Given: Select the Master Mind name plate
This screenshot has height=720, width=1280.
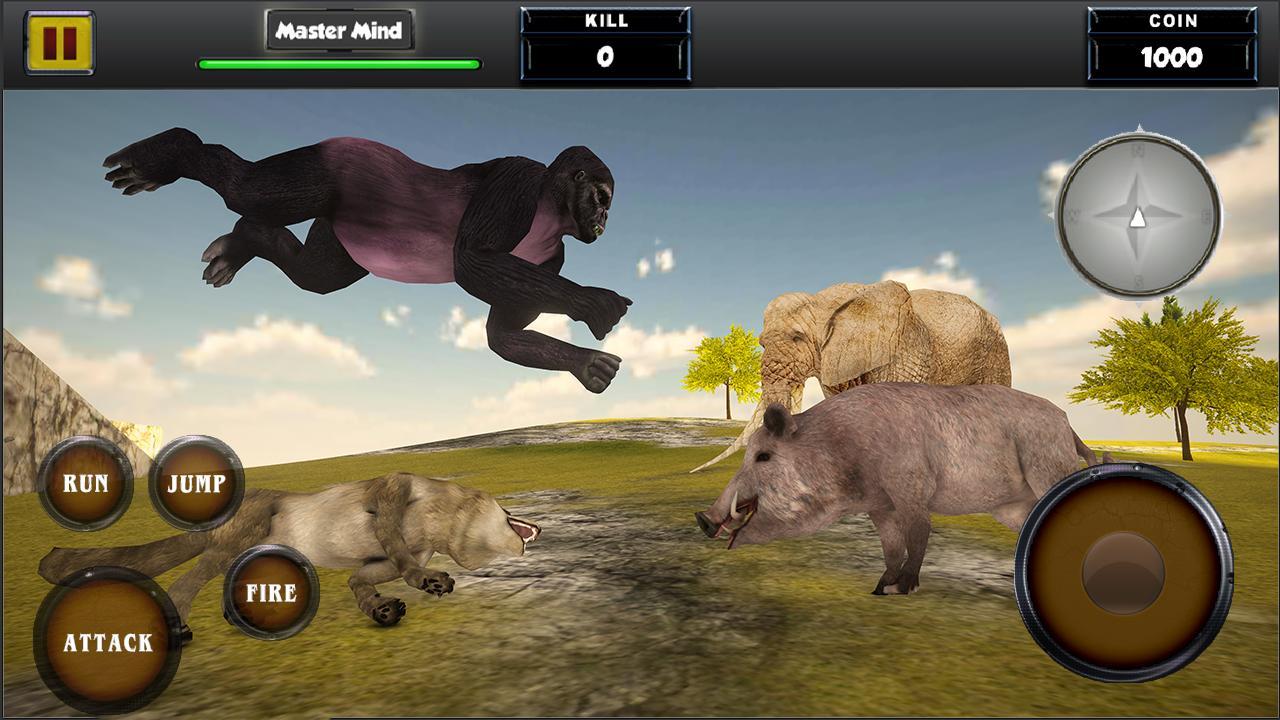Looking at the screenshot, I should tap(339, 30).
